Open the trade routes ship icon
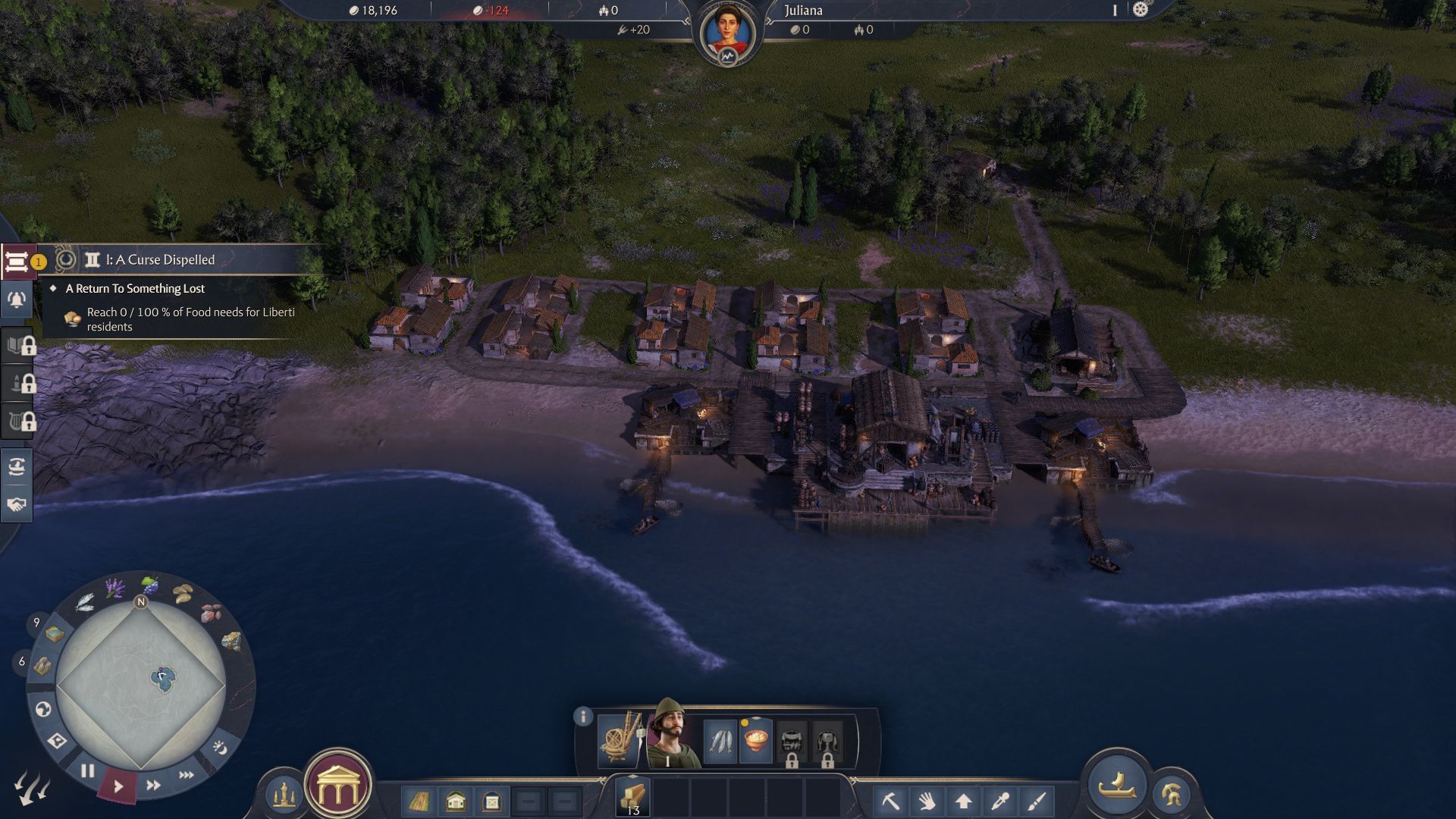 [17, 466]
